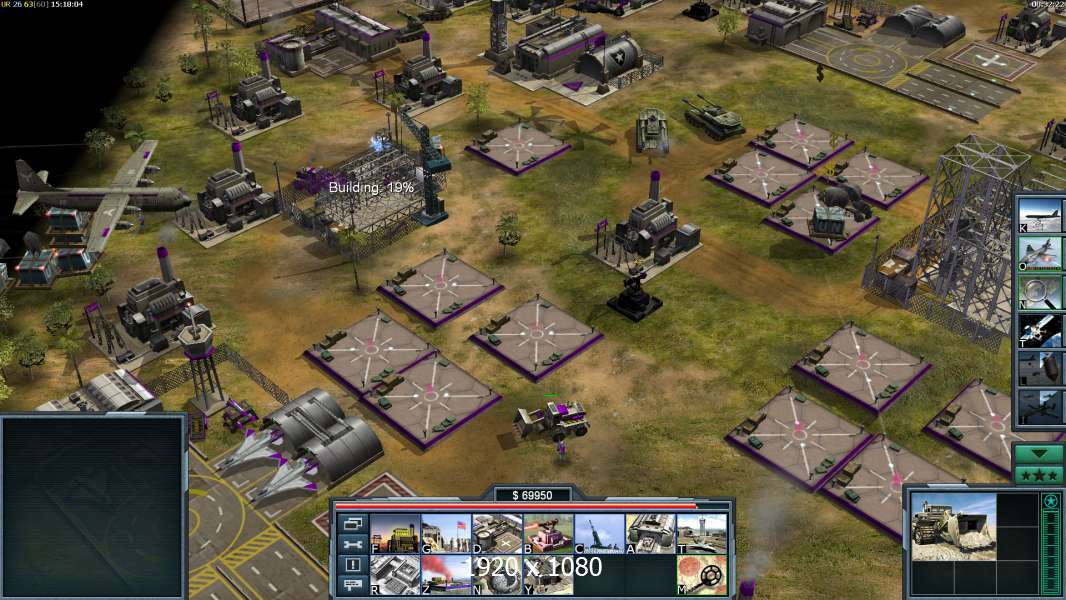Viewport: 1066px width, 600px height.
Task: Open the overlapping windows button
Action: [x=352, y=523]
